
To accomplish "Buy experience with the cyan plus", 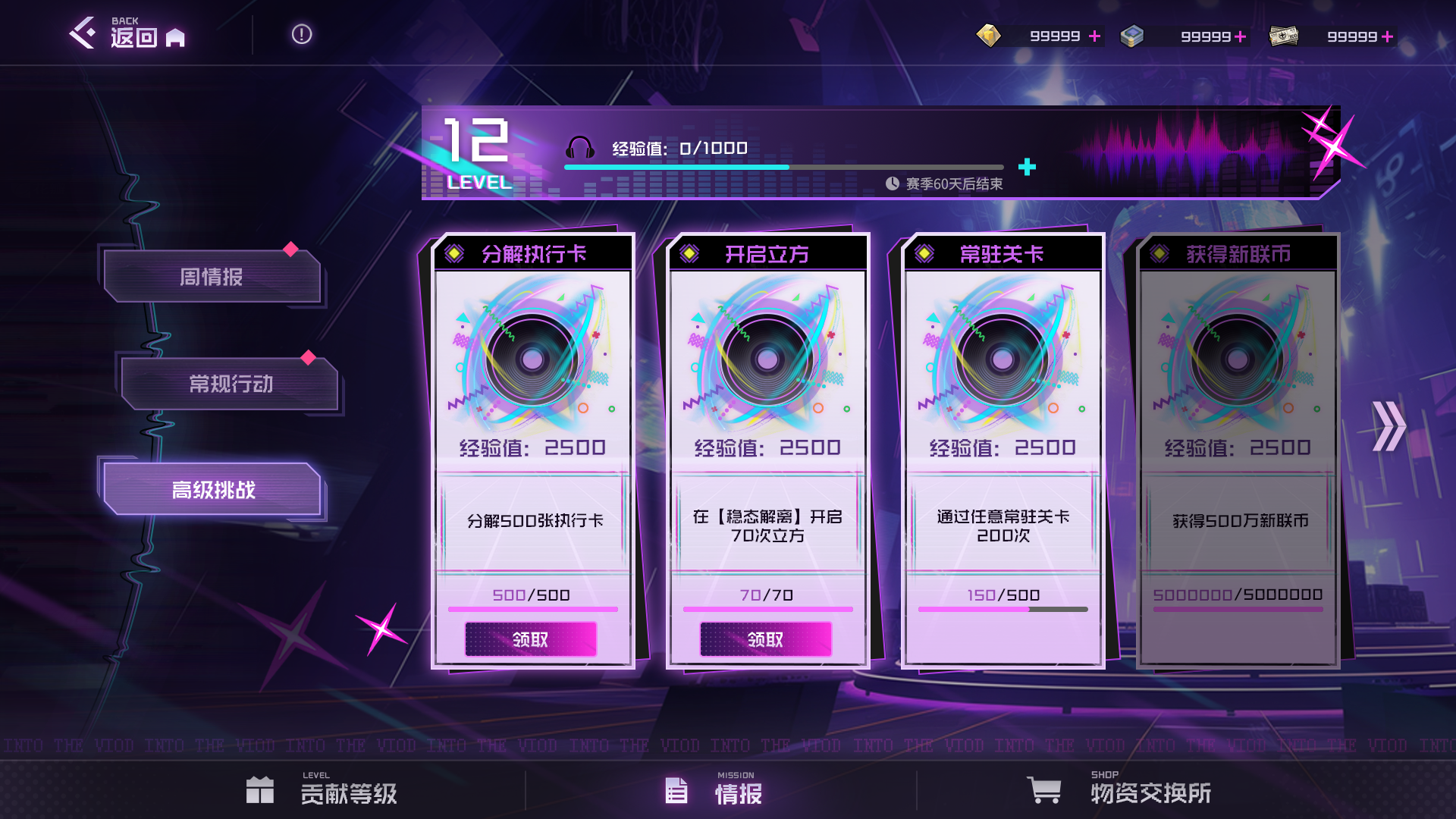I will coord(1027,167).
